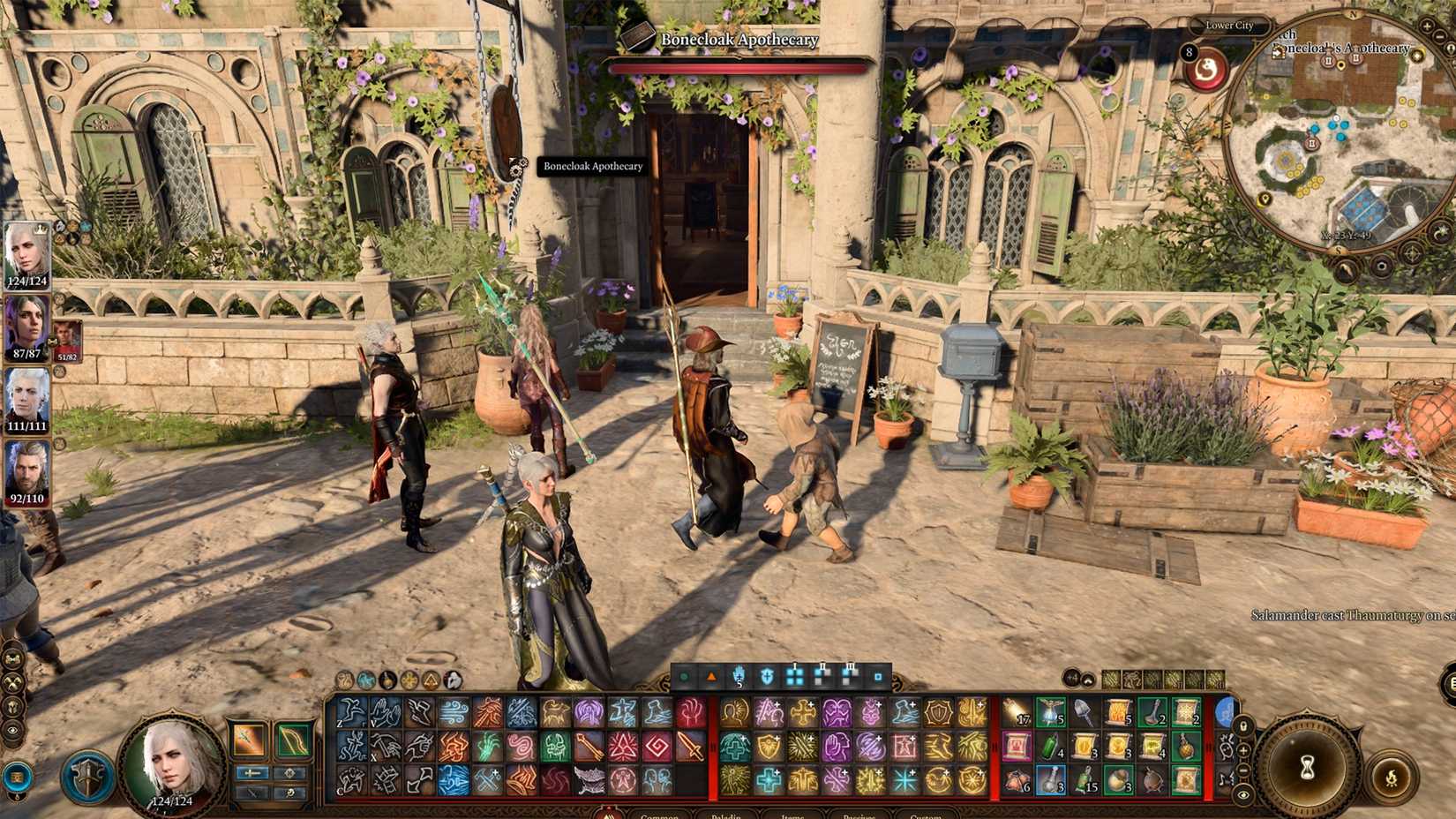1456x819 pixels.
Task: Click the crossed-swords dual wield toggle near the portrait
Action: [x=251, y=793]
